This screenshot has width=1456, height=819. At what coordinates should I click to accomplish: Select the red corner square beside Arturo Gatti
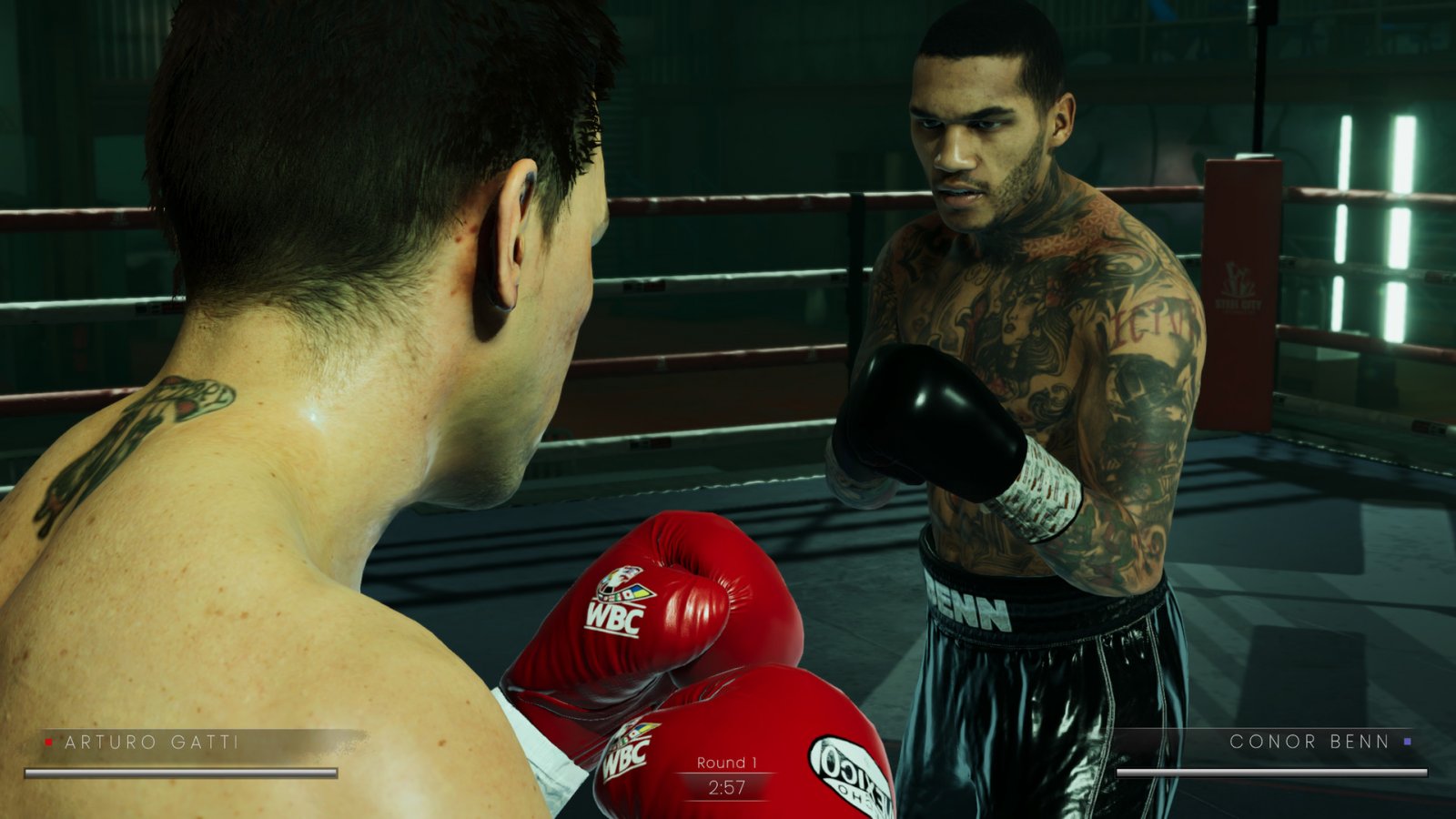click(x=46, y=743)
